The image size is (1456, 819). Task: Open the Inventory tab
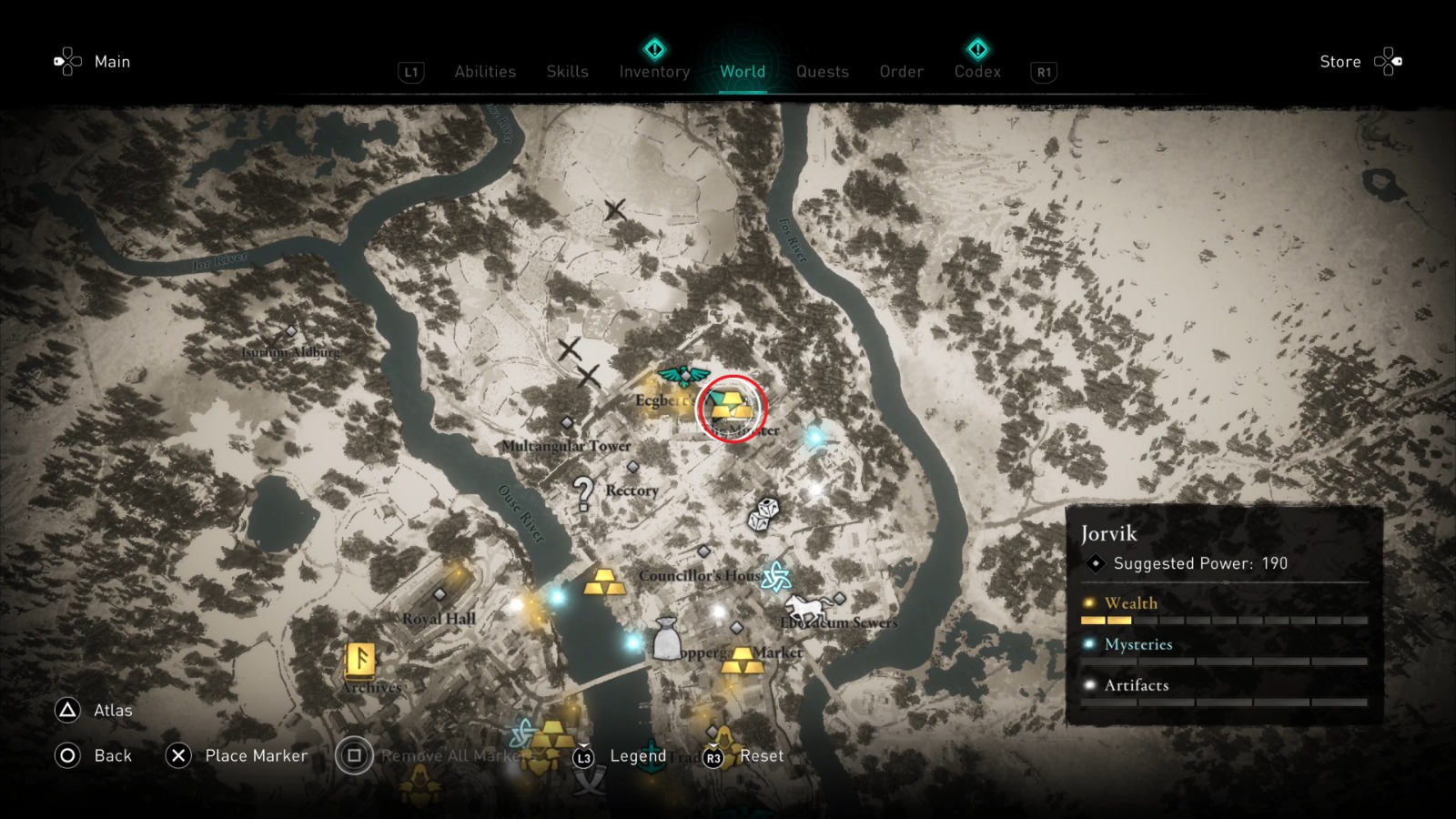653,72
